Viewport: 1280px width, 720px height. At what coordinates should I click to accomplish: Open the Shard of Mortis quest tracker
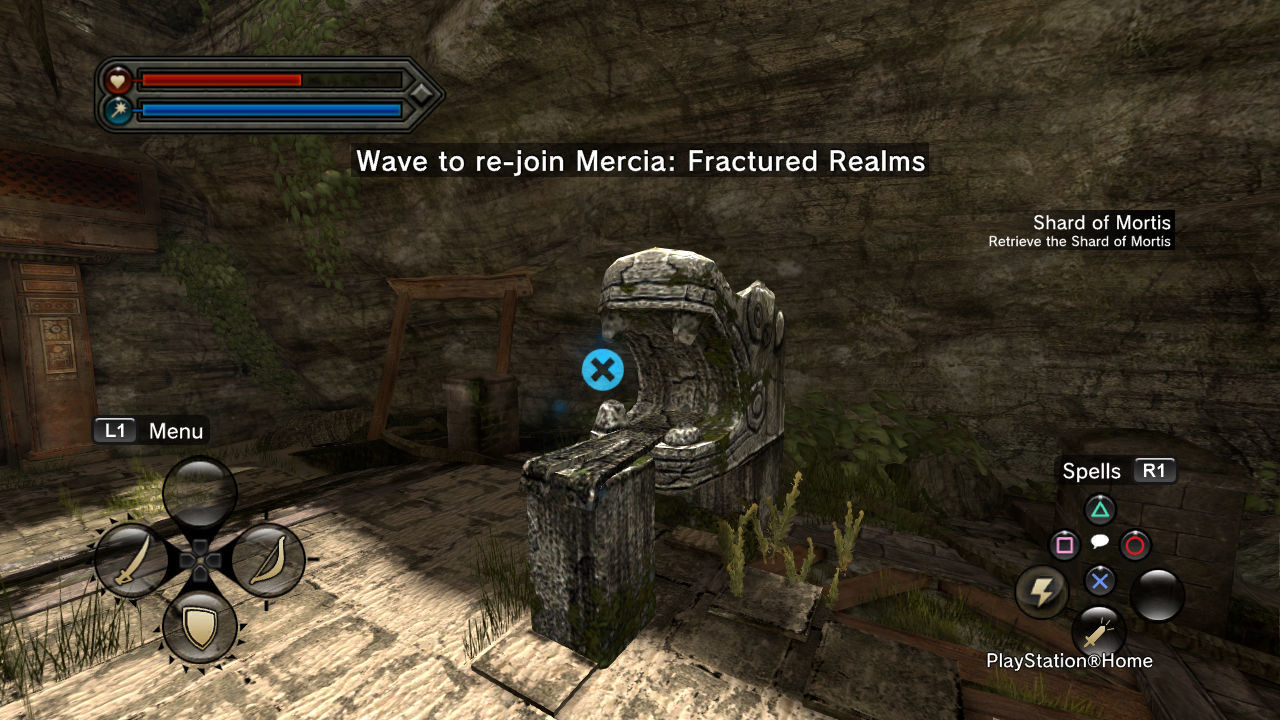pos(1101,223)
